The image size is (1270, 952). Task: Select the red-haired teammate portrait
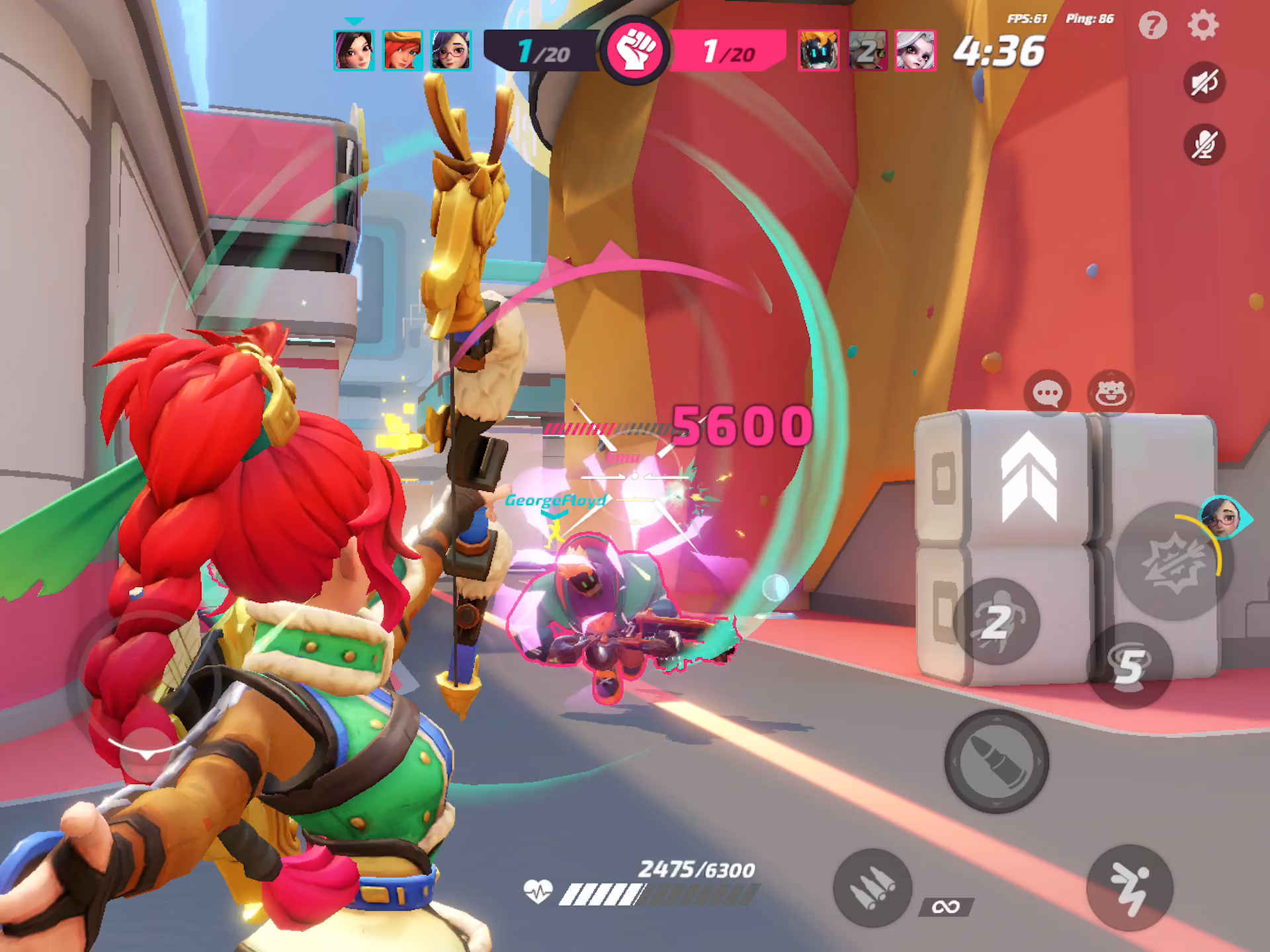[402, 50]
